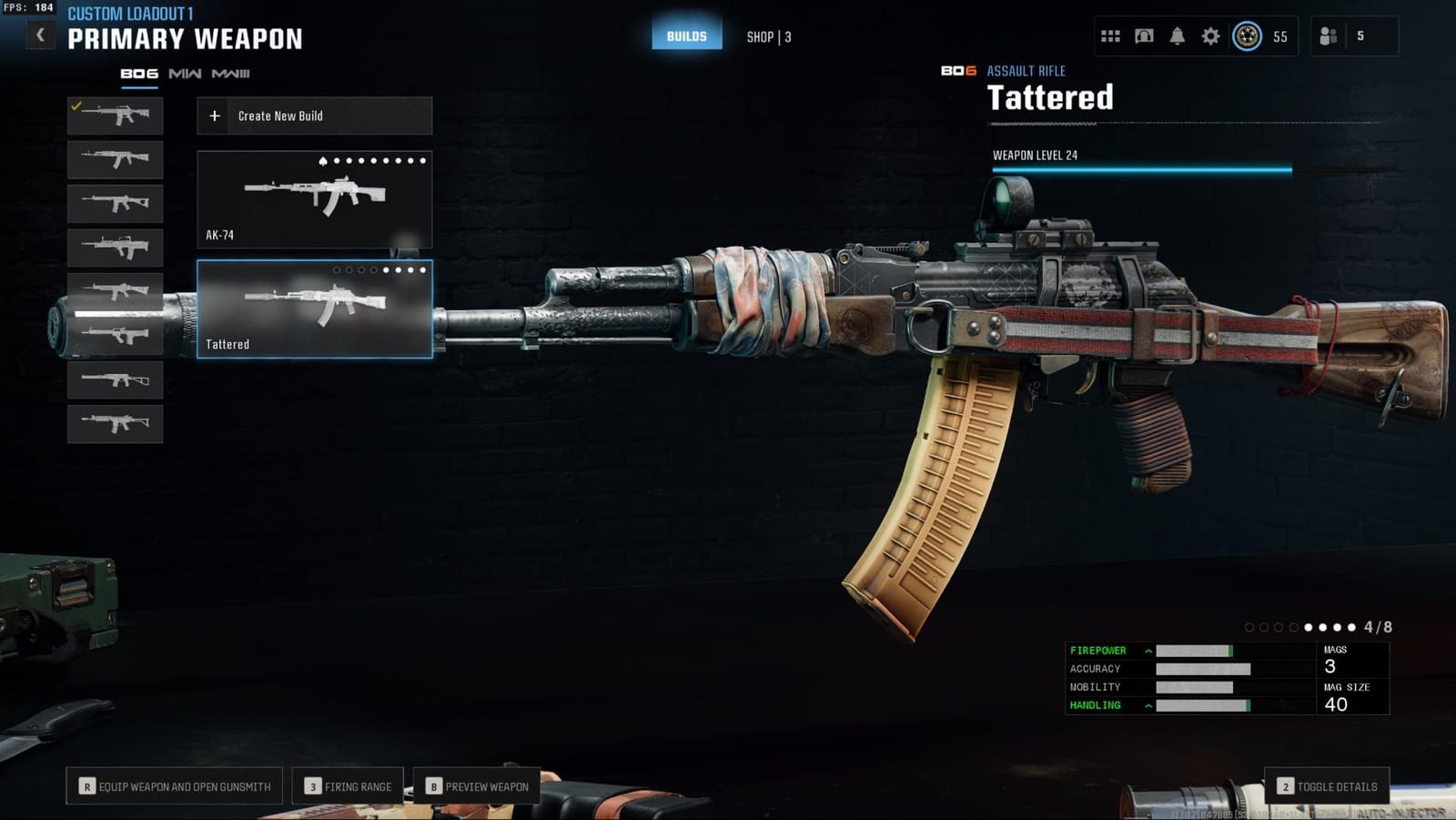
Task: Open notifications via the bell icon
Action: tap(1178, 36)
